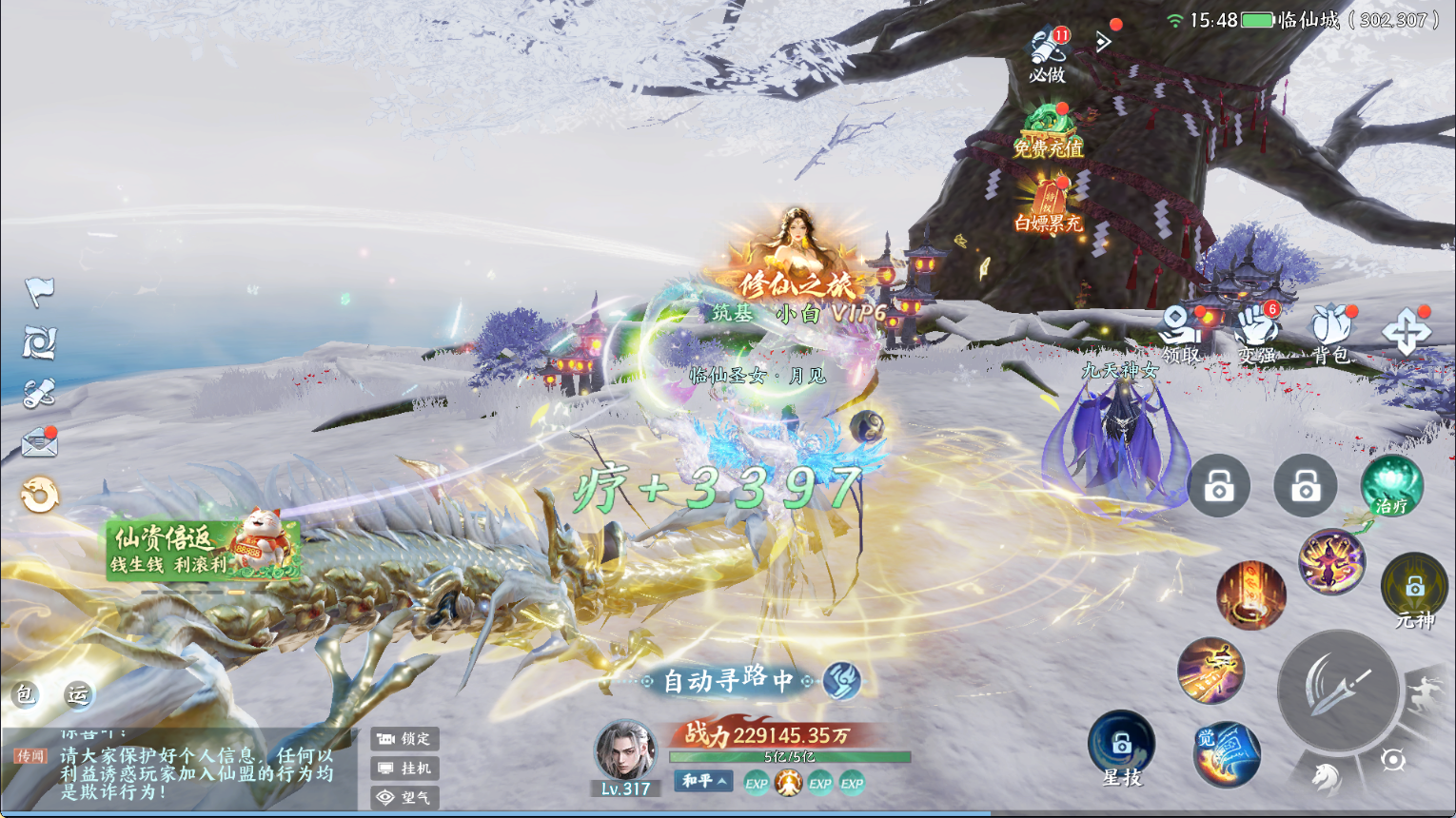
Task: Open the 仙资倍返 promotion banner
Action: (202, 550)
